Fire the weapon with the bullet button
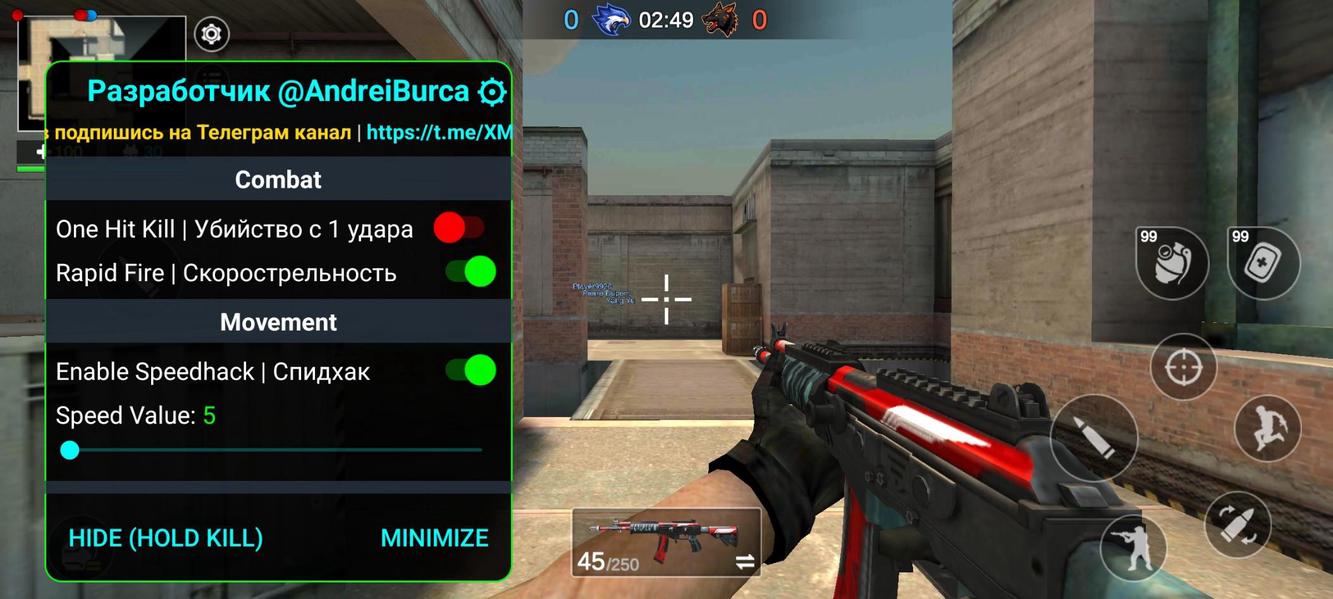The height and width of the screenshot is (599, 1333). click(x=1094, y=438)
